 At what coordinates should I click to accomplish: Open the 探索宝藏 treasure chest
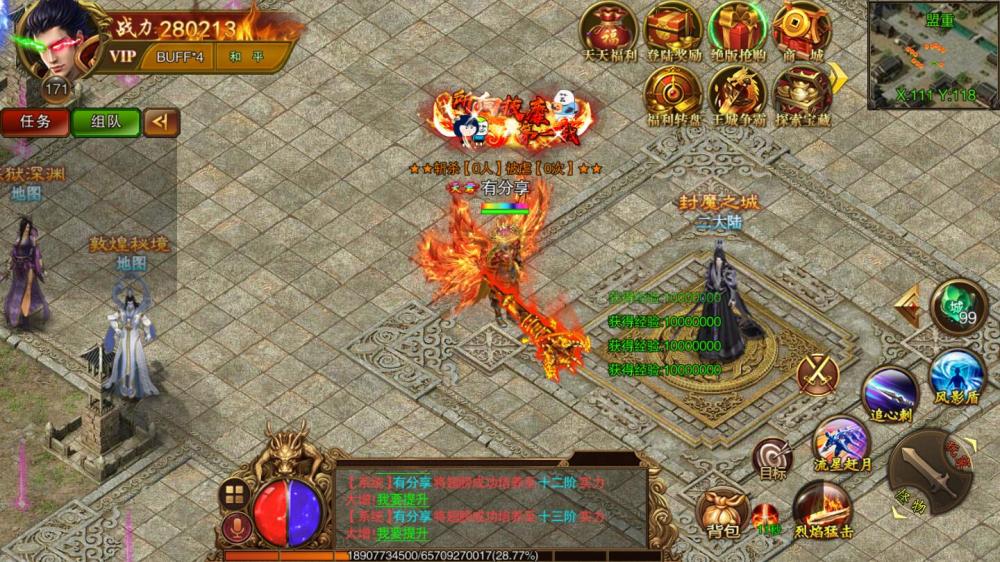[799, 92]
